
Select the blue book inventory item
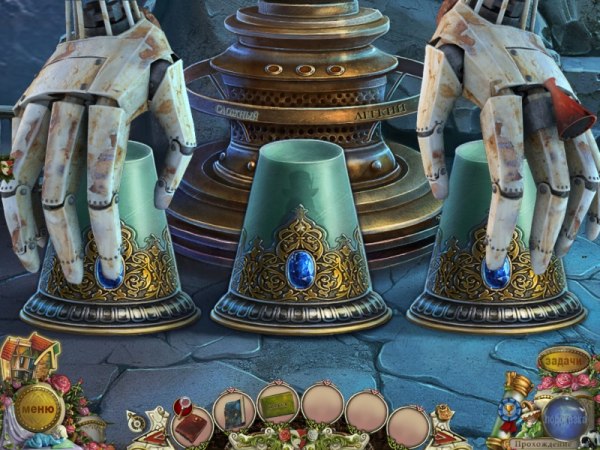(x=233, y=410)
